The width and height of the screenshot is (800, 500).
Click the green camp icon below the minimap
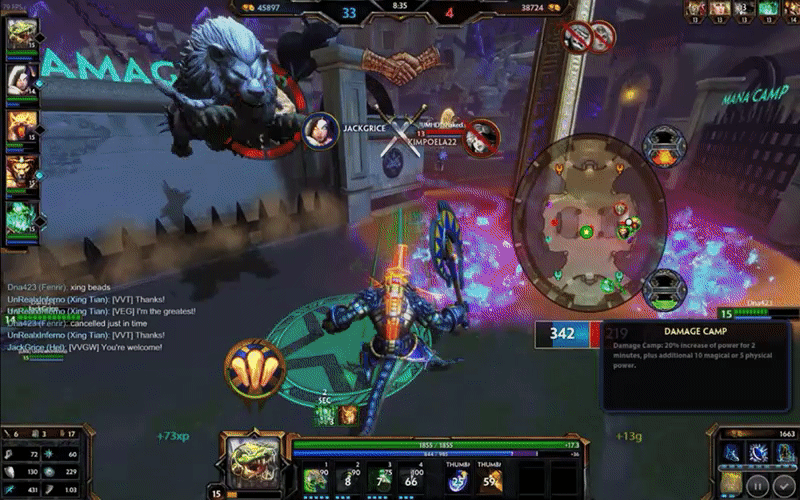[661, 290]
